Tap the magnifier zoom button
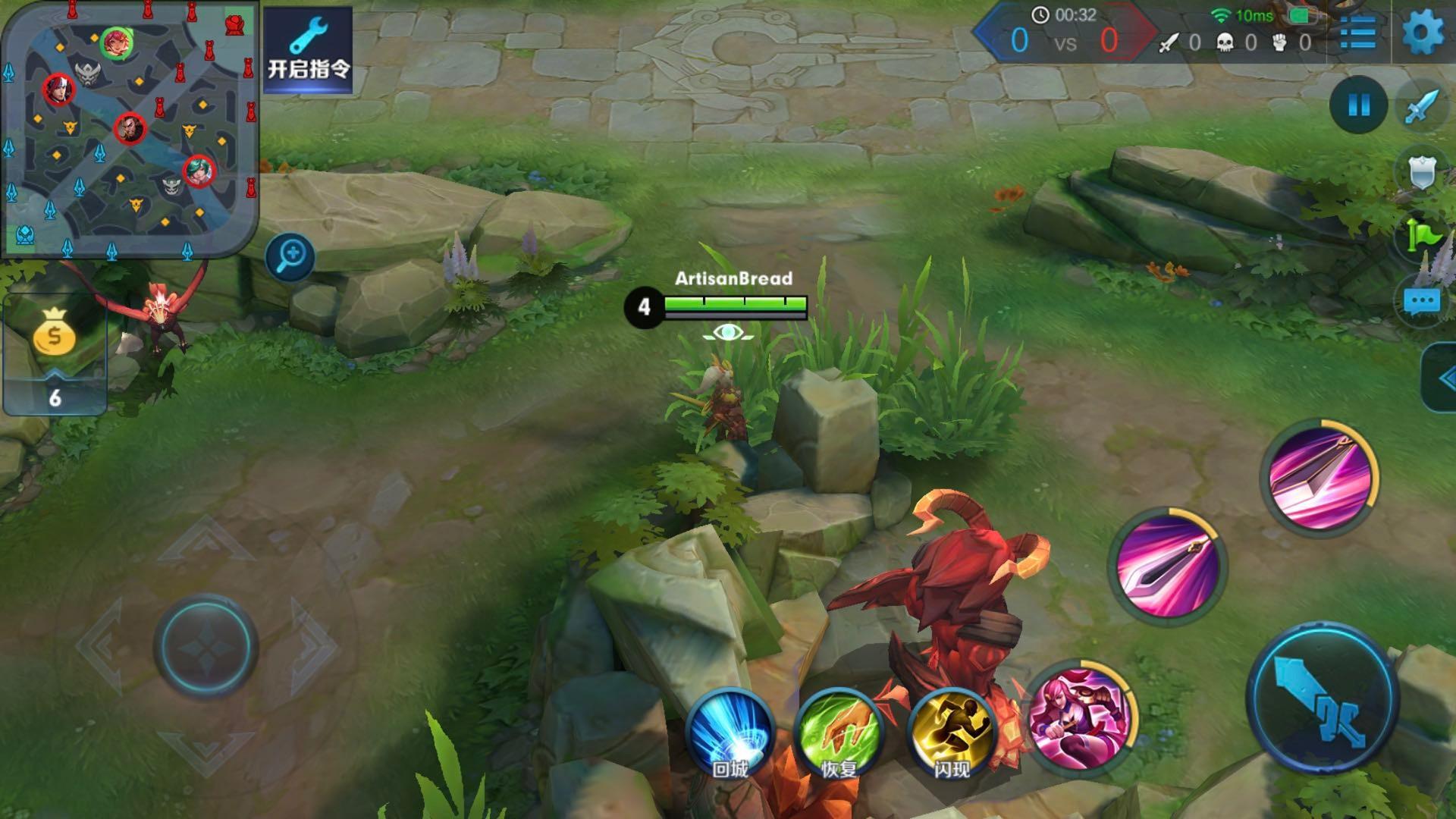This screenshot has height=819, width=1456. pyautogui.click(x=290, y=256)
